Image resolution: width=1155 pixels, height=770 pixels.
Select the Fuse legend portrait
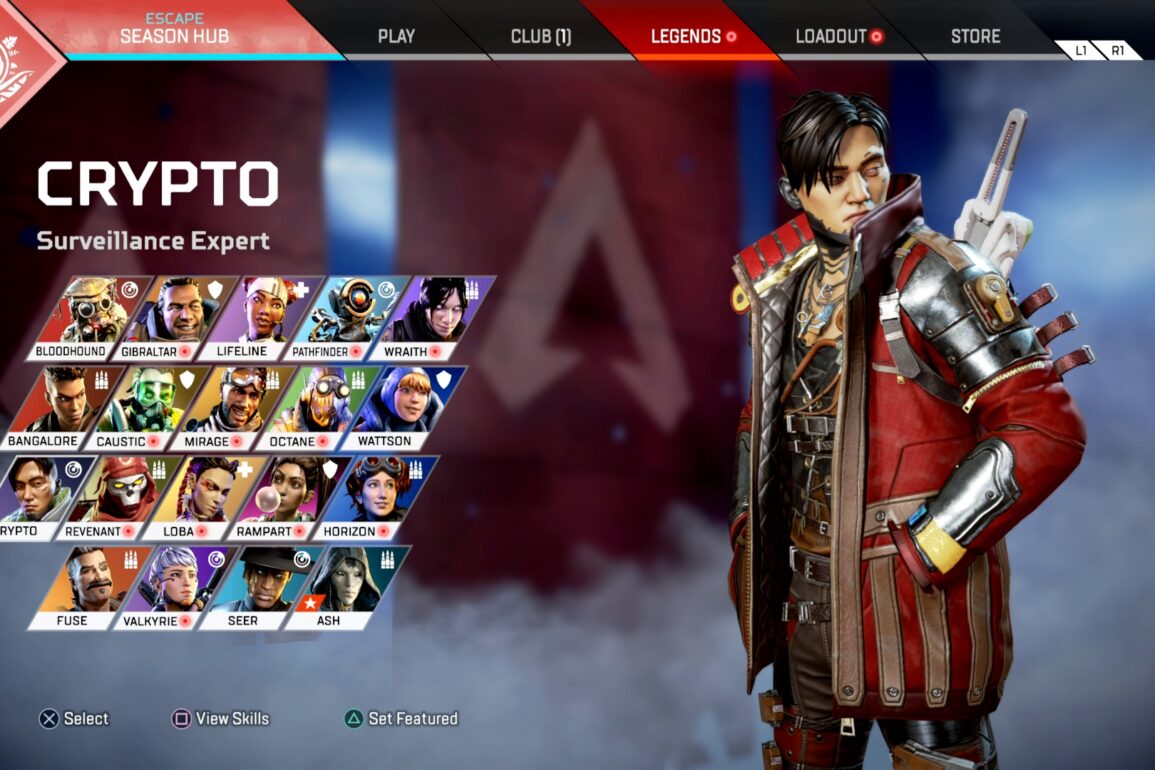88,587
